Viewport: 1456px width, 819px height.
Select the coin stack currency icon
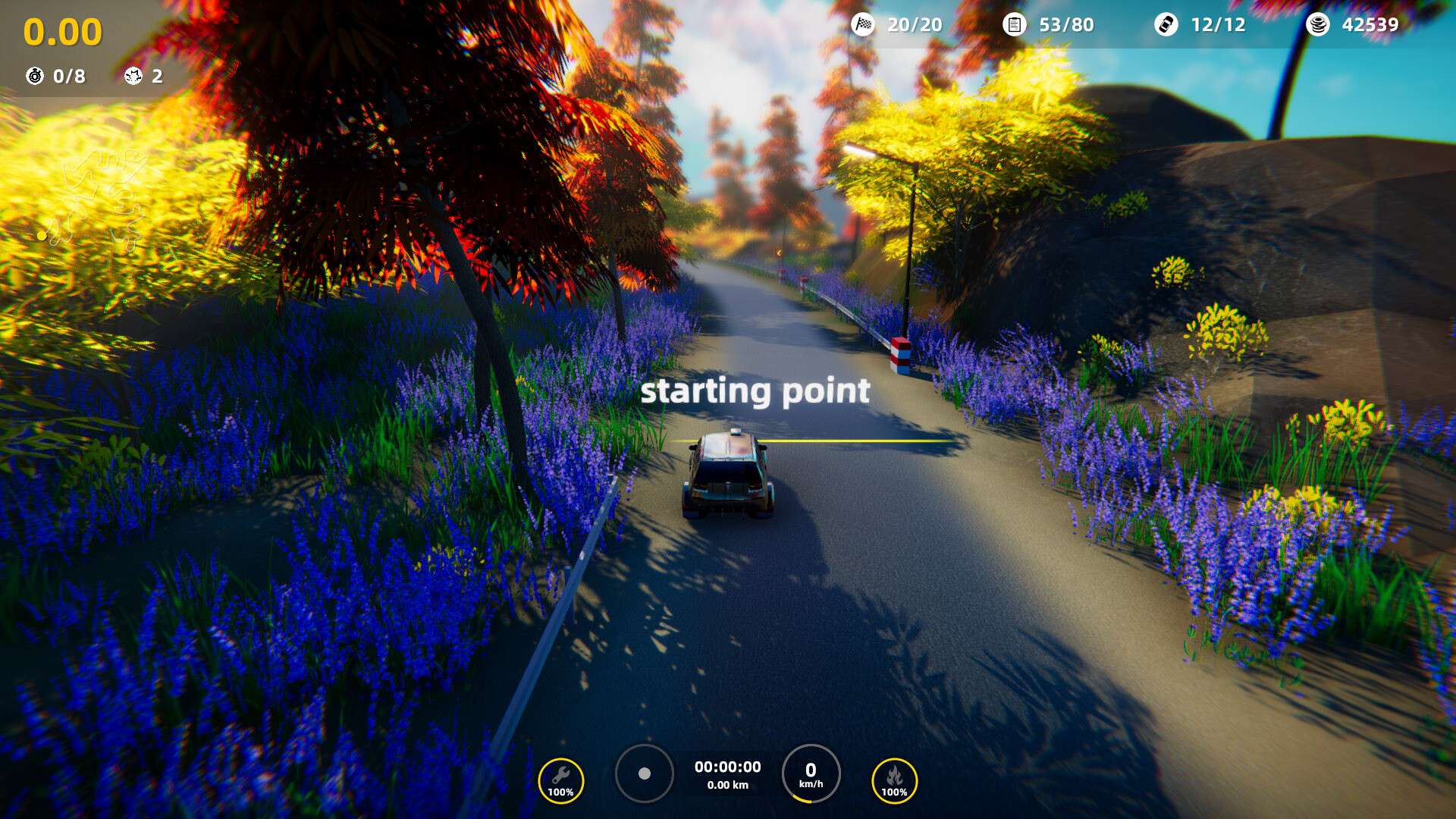point(1317,24)
